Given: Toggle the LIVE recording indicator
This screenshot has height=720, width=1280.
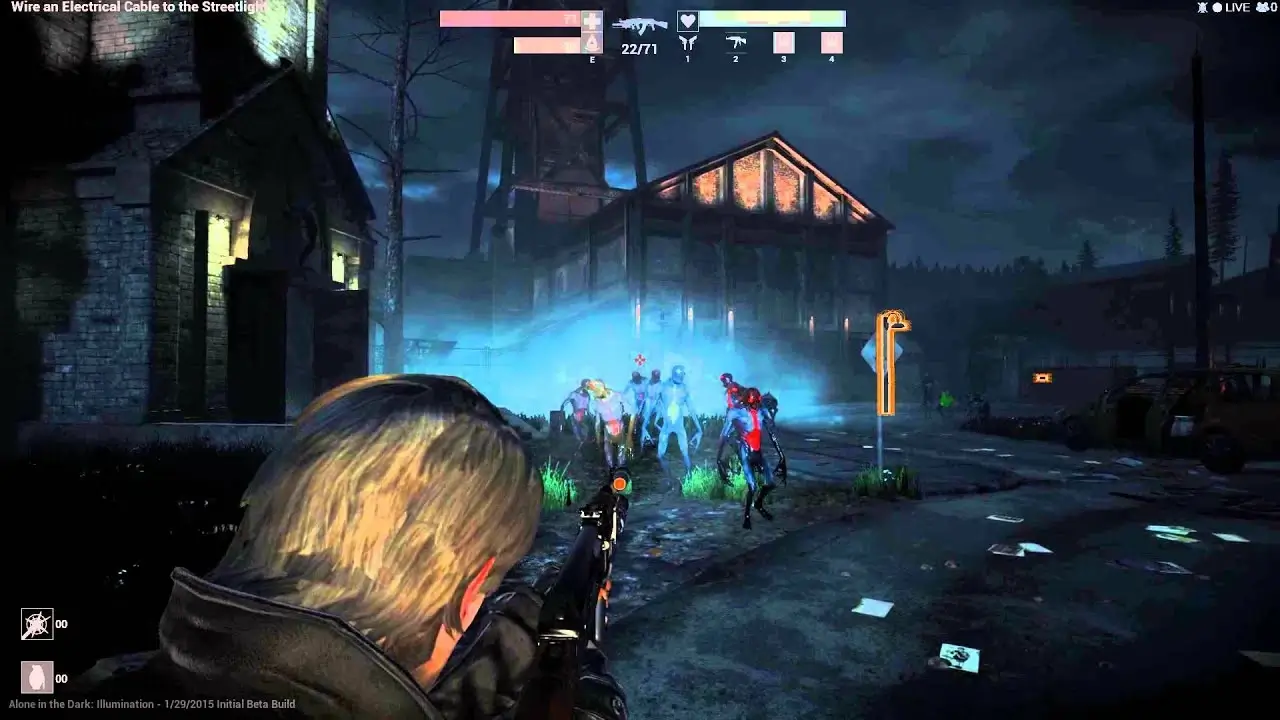Looking at the screenshot, I should point(1231,8).
